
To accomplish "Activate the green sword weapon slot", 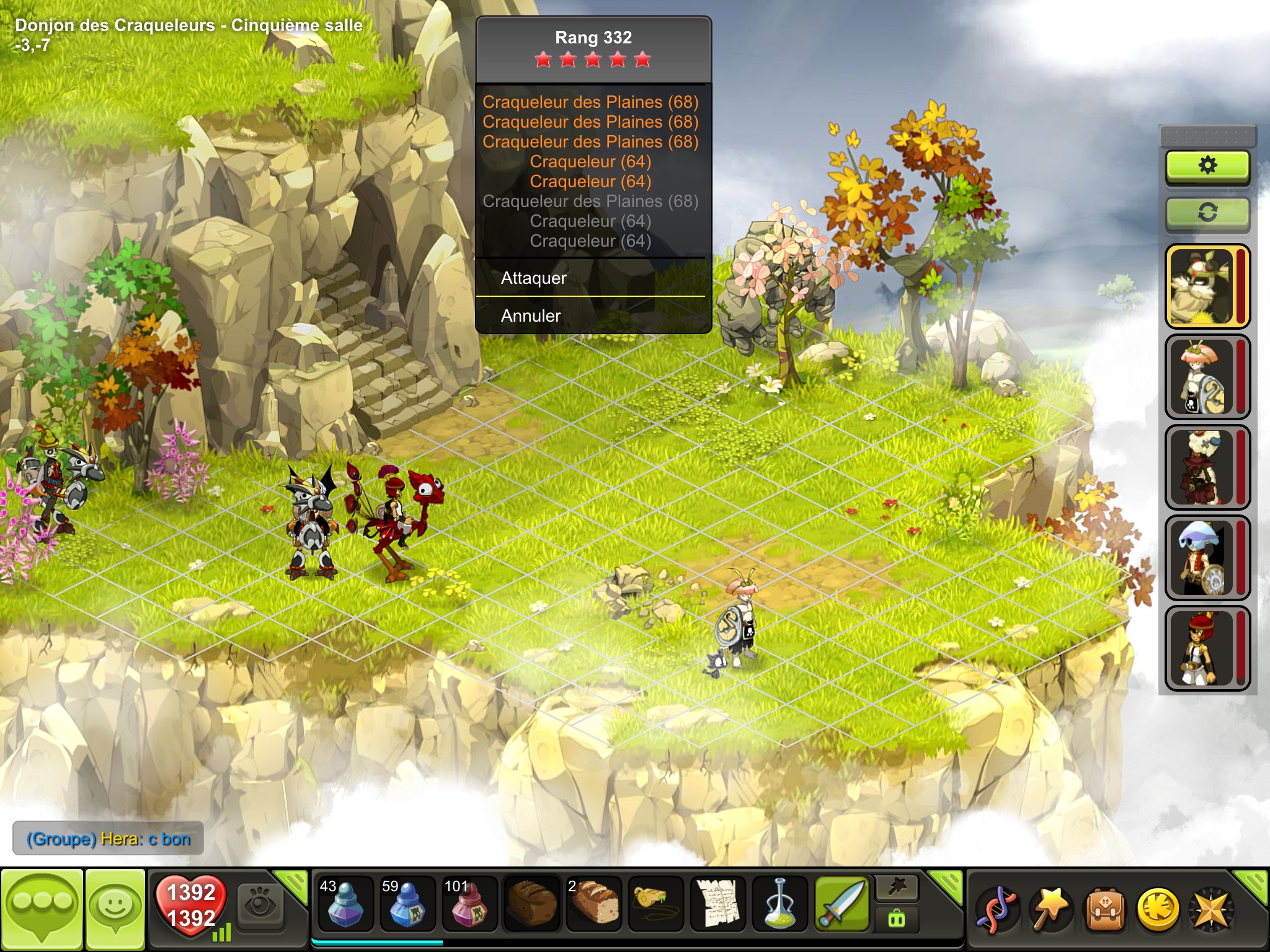I will pyautogui.click(x=842, y=904).
